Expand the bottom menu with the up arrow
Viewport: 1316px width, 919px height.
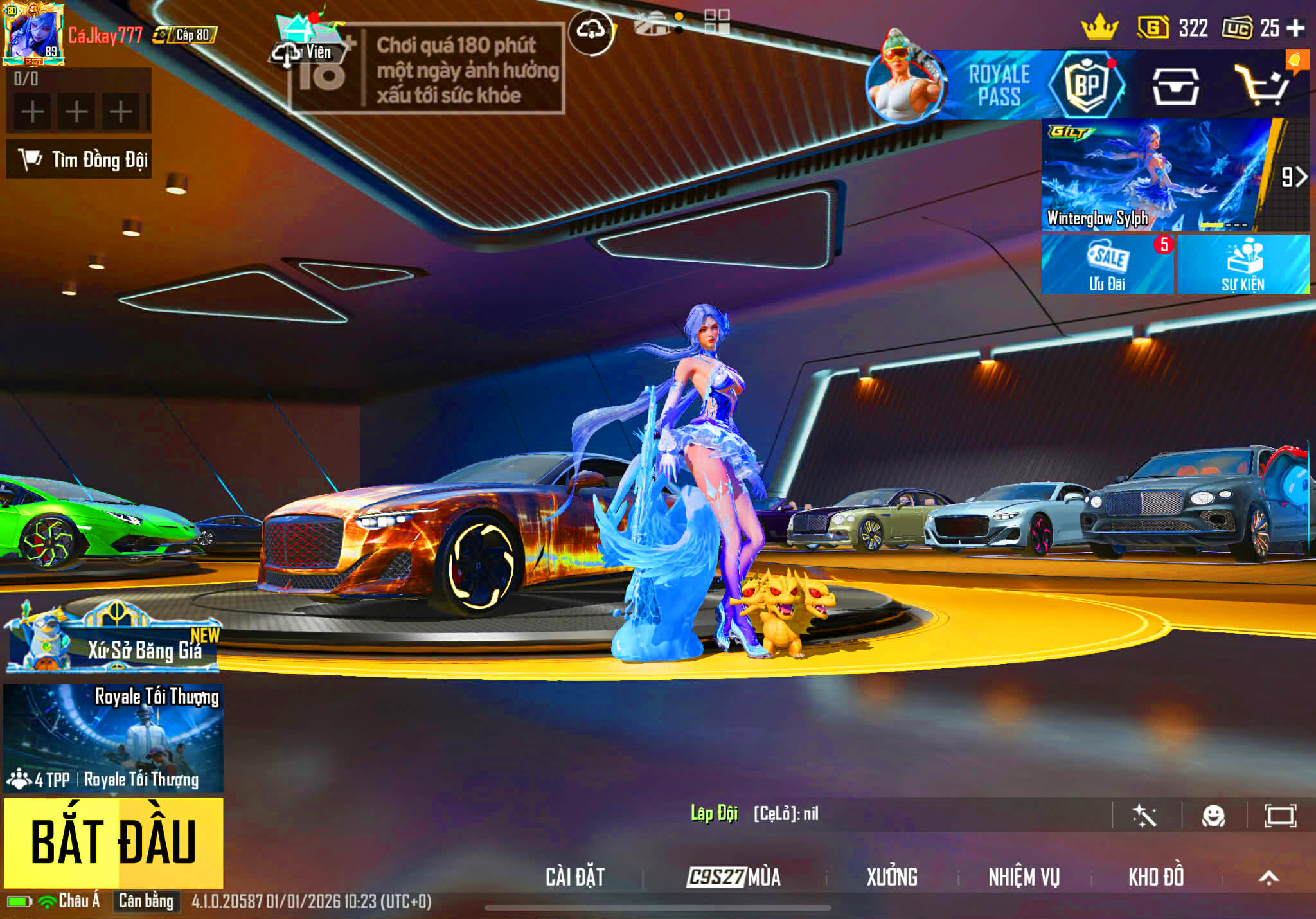coord(1268,877)
